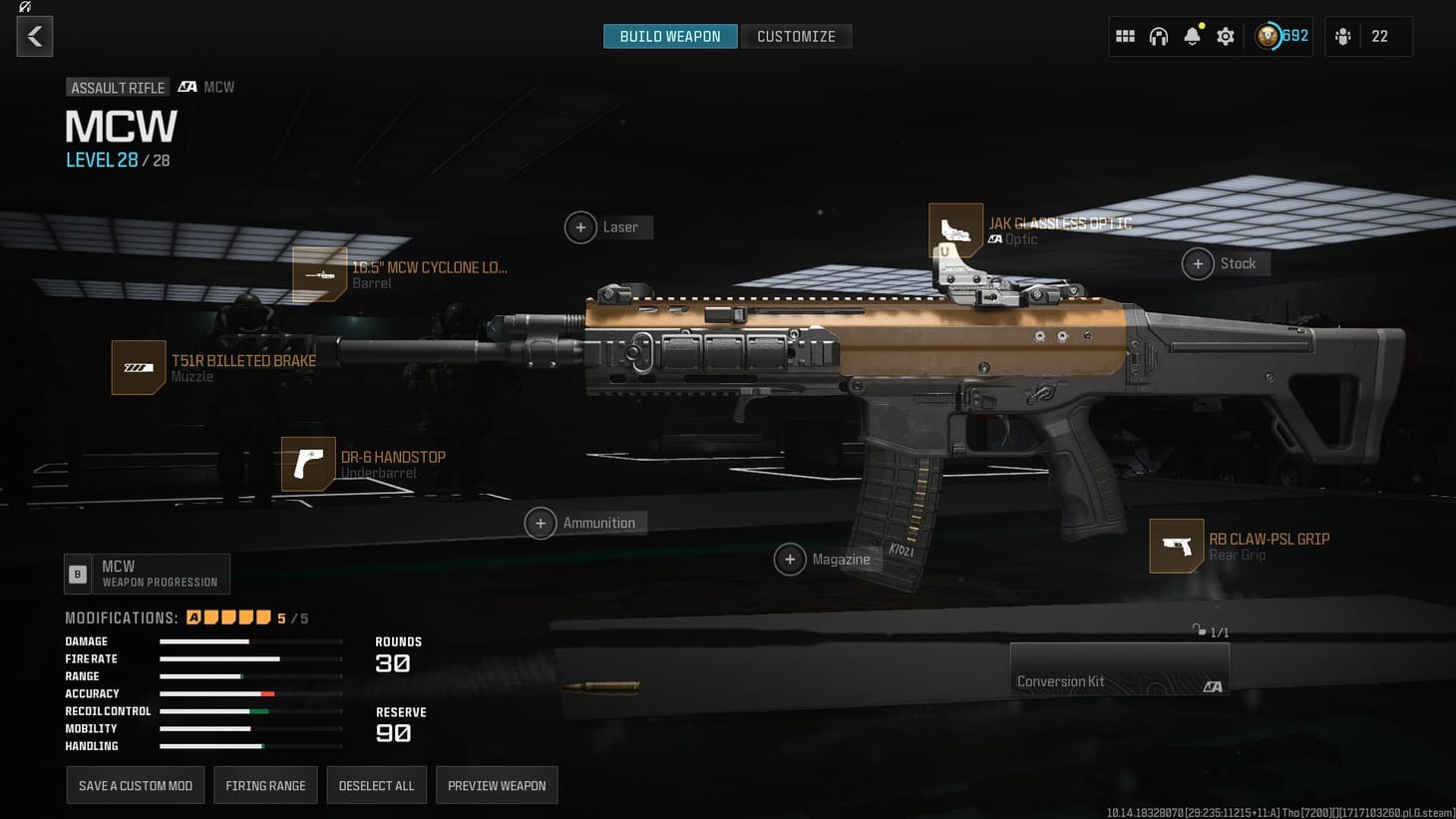The height and width of the screenshot is (819, 1456).
Task: Open the 16.5" MCW Cyclone barrel slot
Action: (x=319, y=273)
